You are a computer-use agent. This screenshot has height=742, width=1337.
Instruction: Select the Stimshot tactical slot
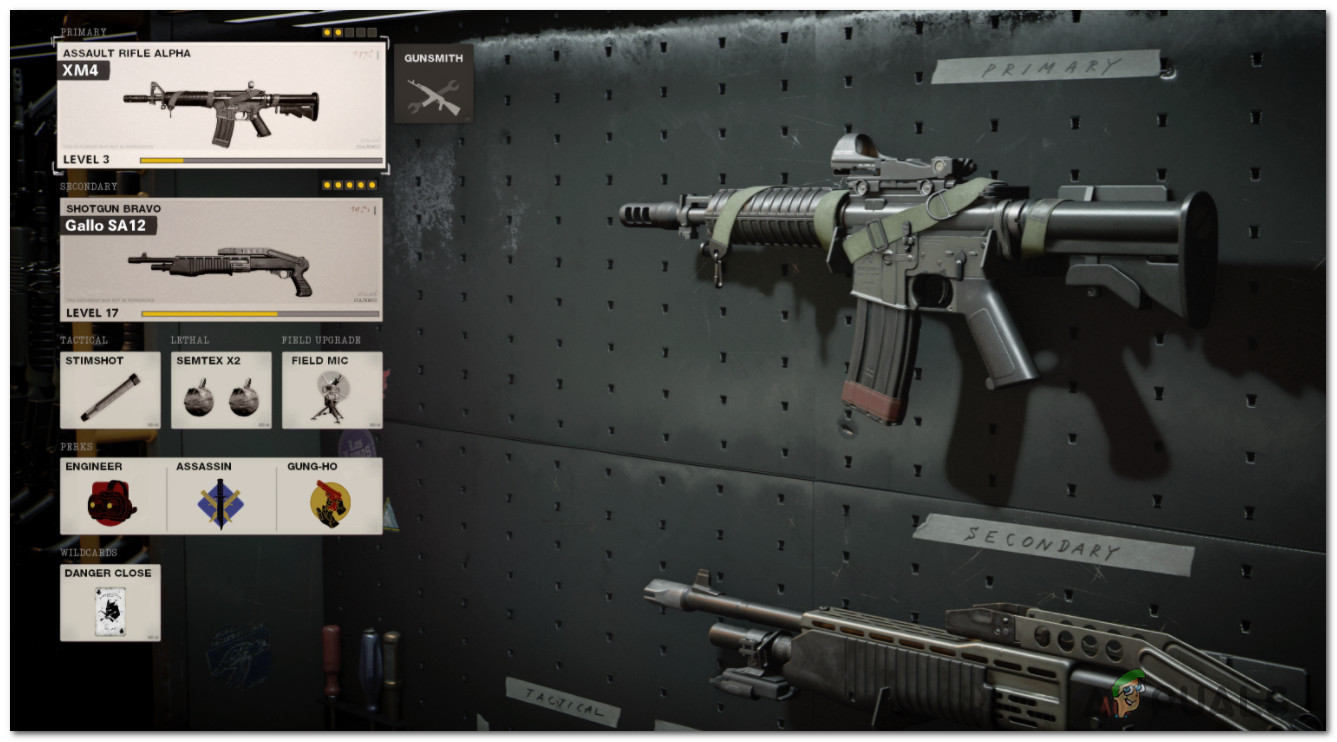(x=109, y=390)
